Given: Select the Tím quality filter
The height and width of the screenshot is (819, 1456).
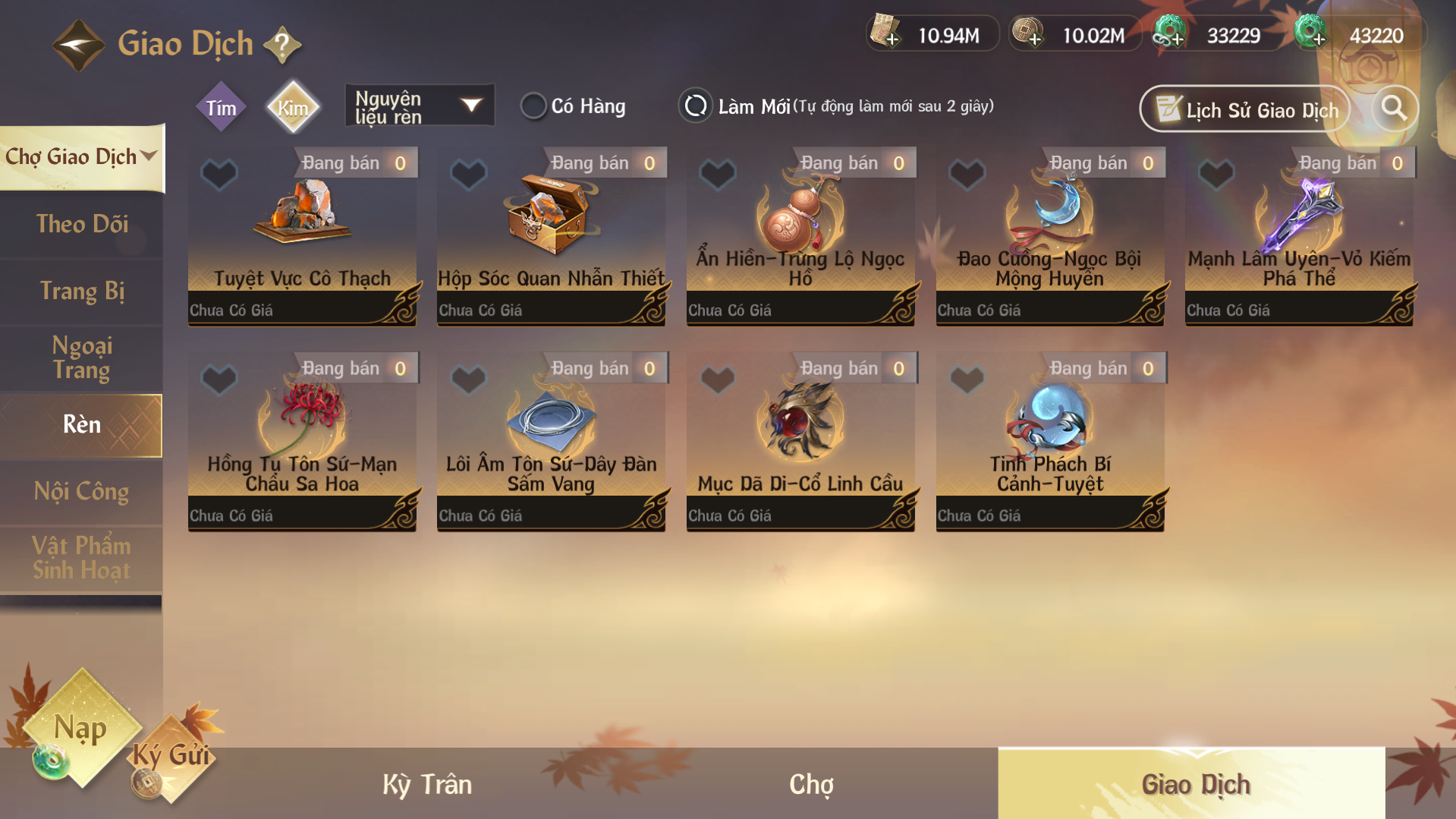Looking at the screenshot, I should (221, 108).
